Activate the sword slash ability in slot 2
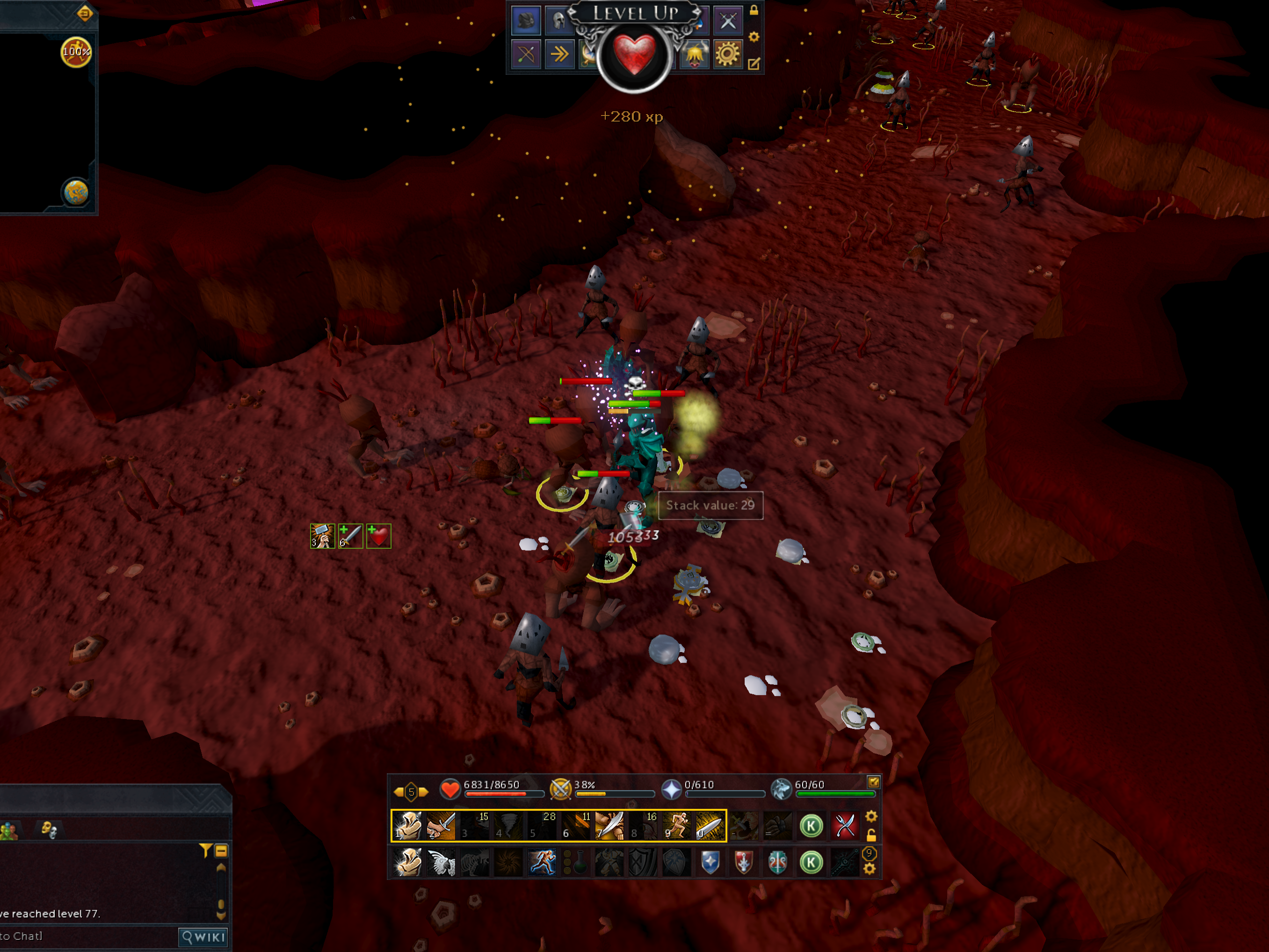This screenshot has height=952, width=1269. pyautogui.click(x=441, y=826)
